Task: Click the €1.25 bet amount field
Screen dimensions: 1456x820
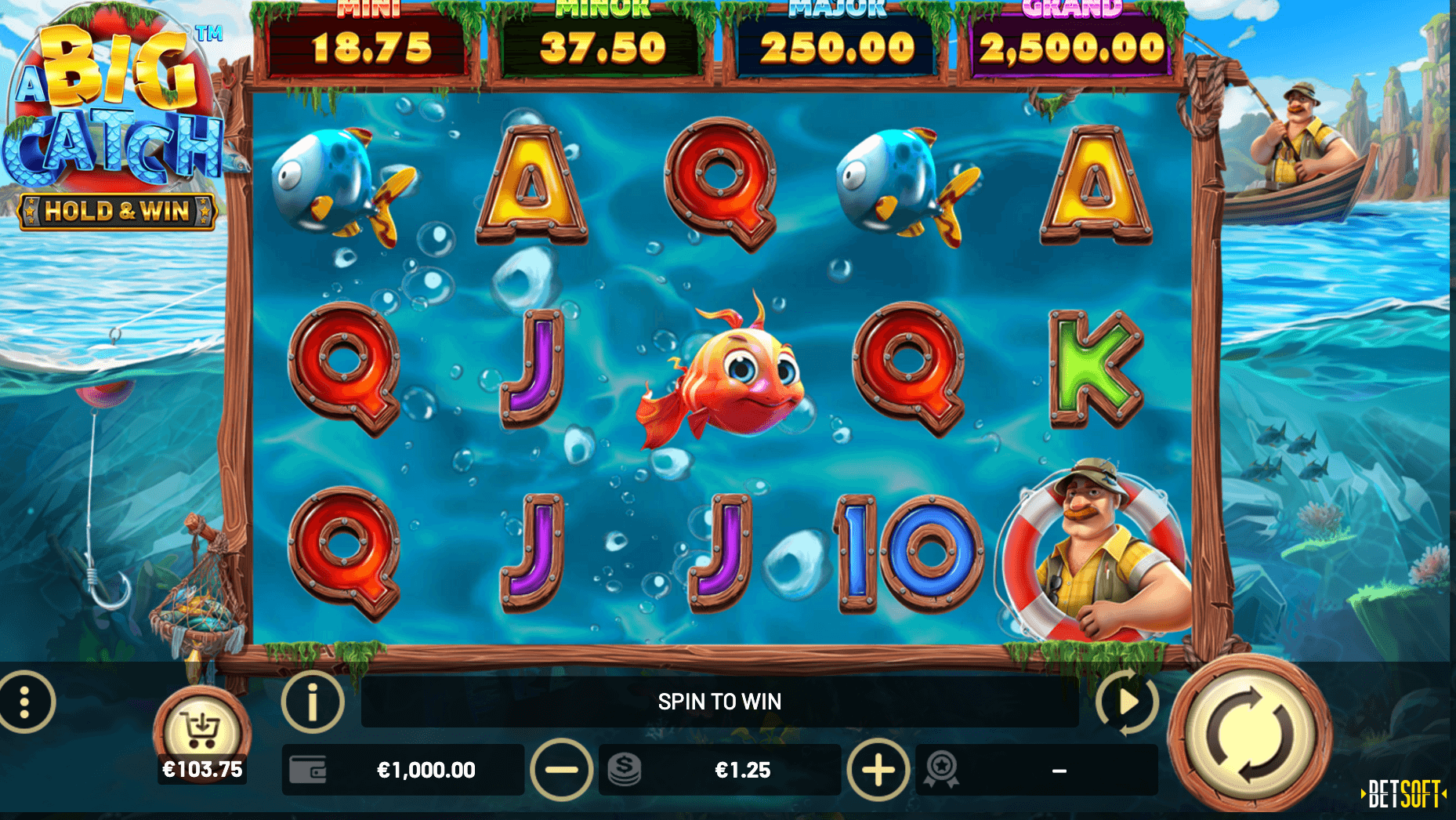Action: pos(741,770)
